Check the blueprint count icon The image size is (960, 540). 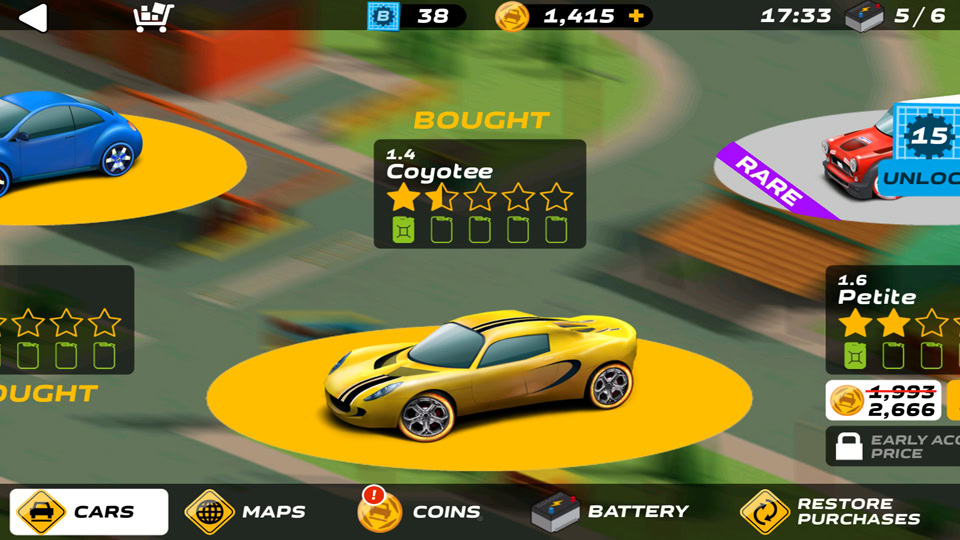[x=382, y=16]
